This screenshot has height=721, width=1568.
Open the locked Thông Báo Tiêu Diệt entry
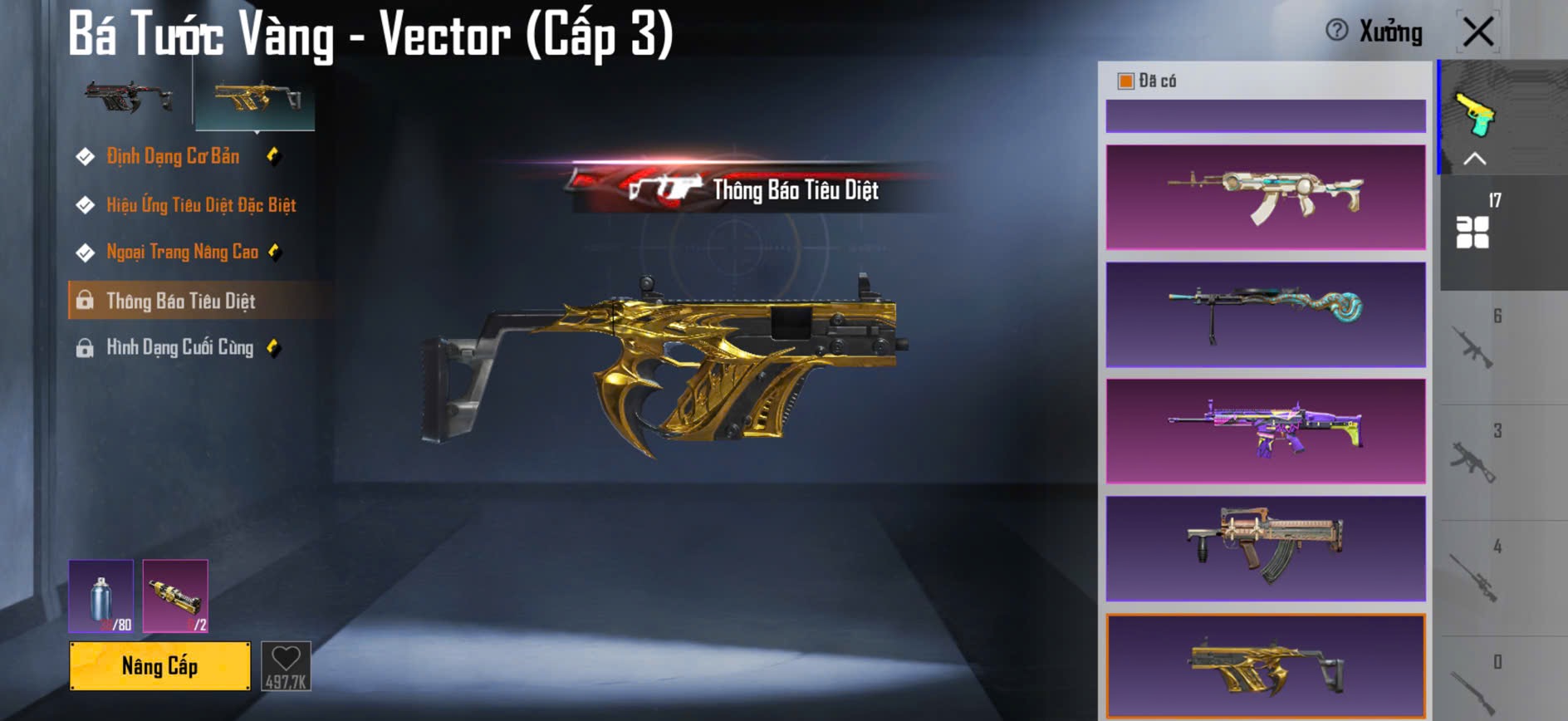point(180,301)
